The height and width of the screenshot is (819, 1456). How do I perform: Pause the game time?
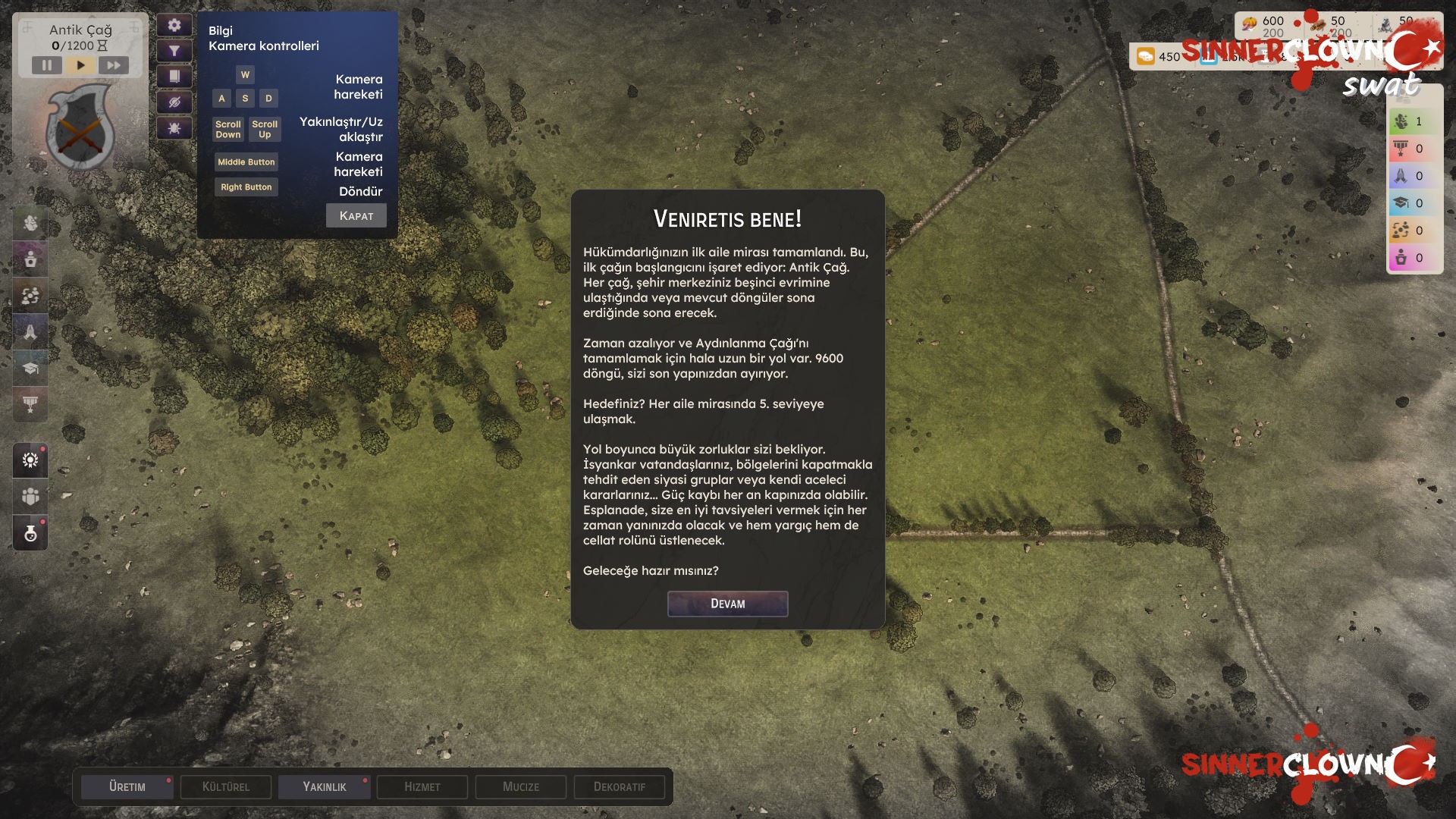click(47, 65)
